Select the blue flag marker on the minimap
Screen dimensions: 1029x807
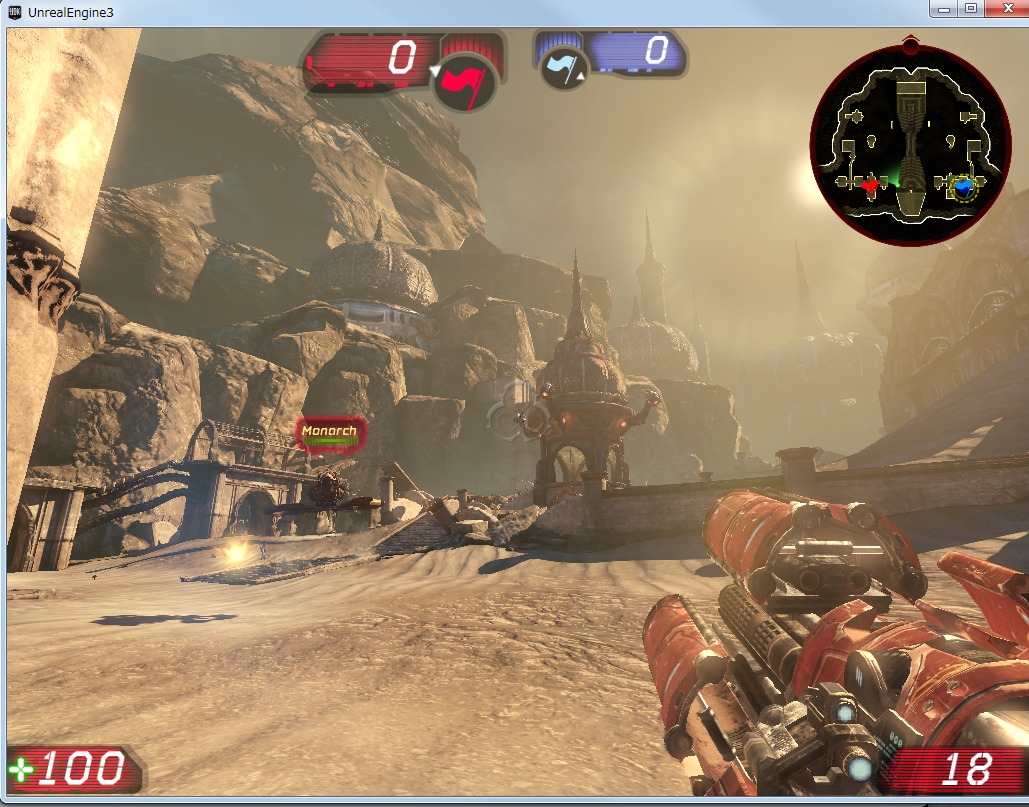click(x=963, y=186)
